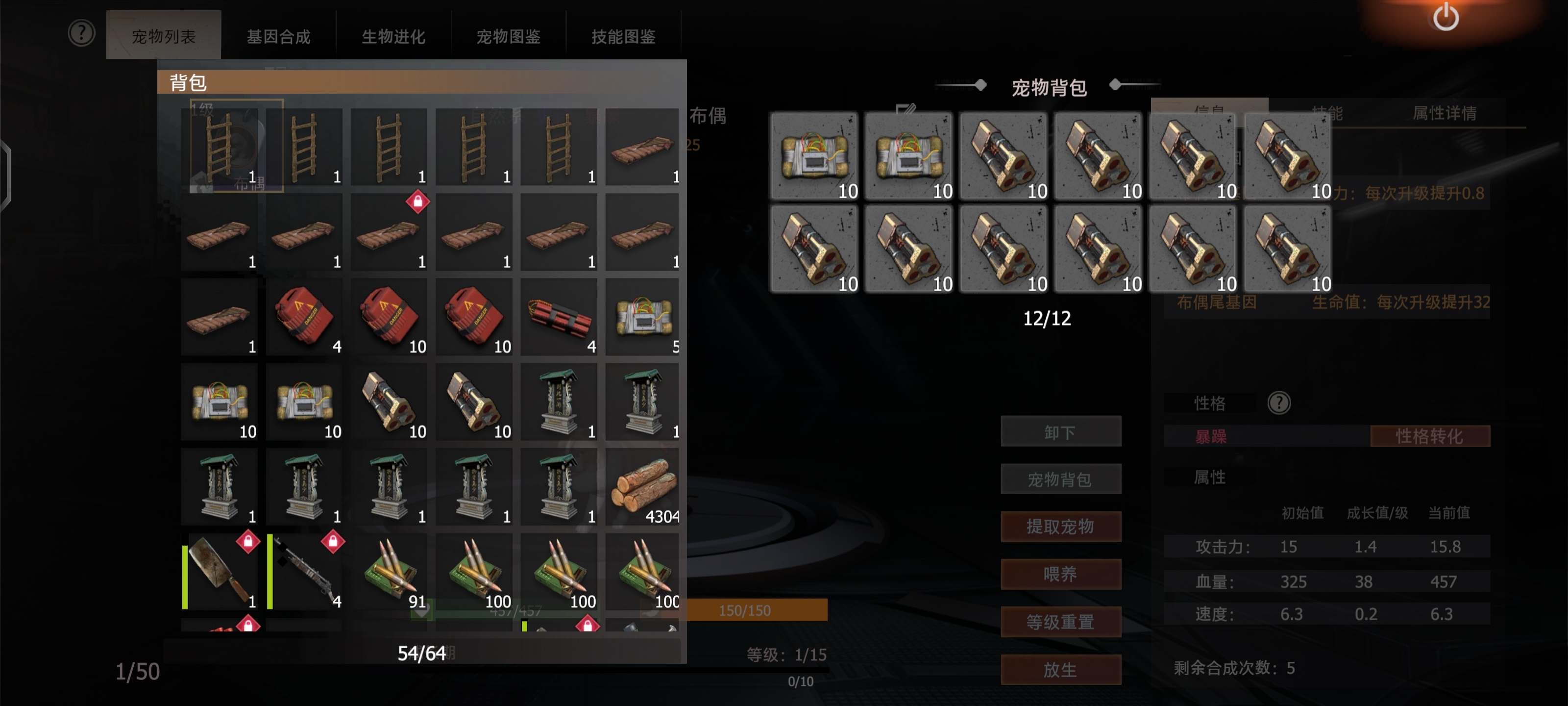This screenshot has width=1568, height=706.
Task: Select the ammo box with 91 rounds
Action: (390, 572)
